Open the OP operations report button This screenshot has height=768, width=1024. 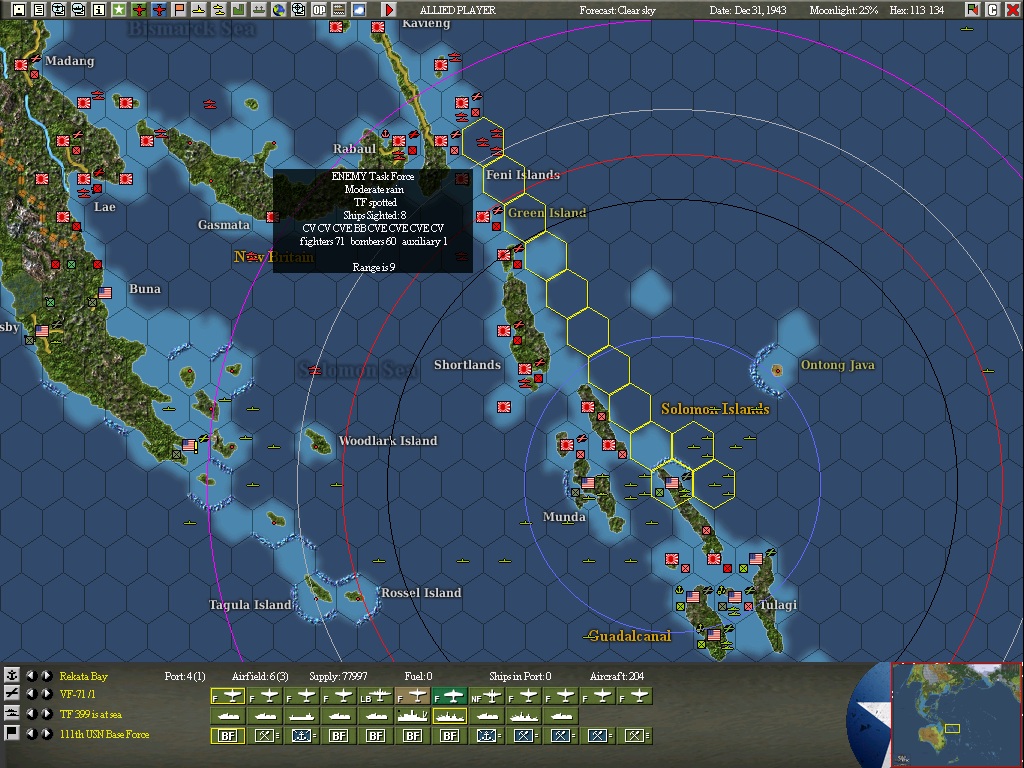coord(319,10)
